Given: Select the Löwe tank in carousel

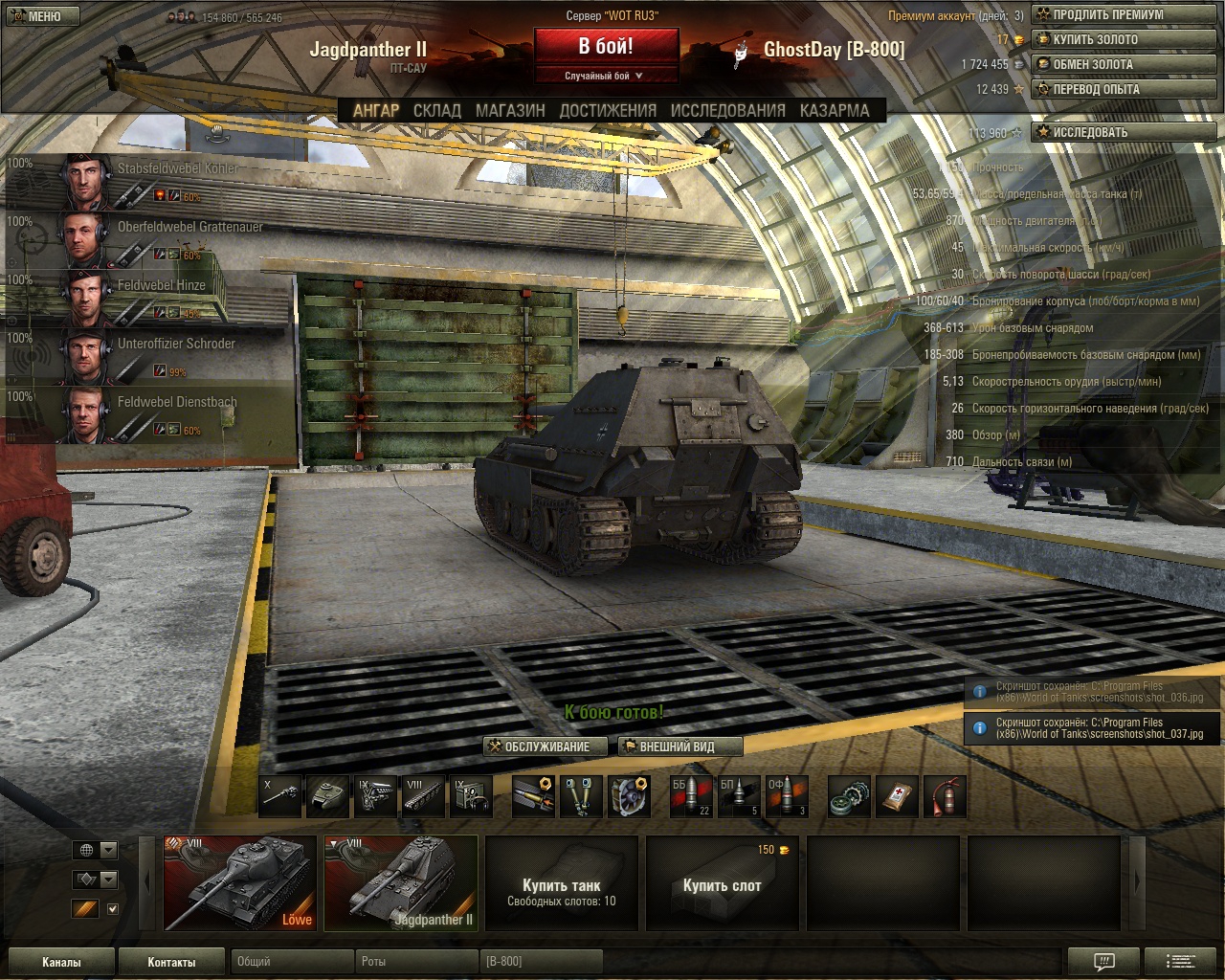Looking at the screenshot, I should tap(240, 883).
